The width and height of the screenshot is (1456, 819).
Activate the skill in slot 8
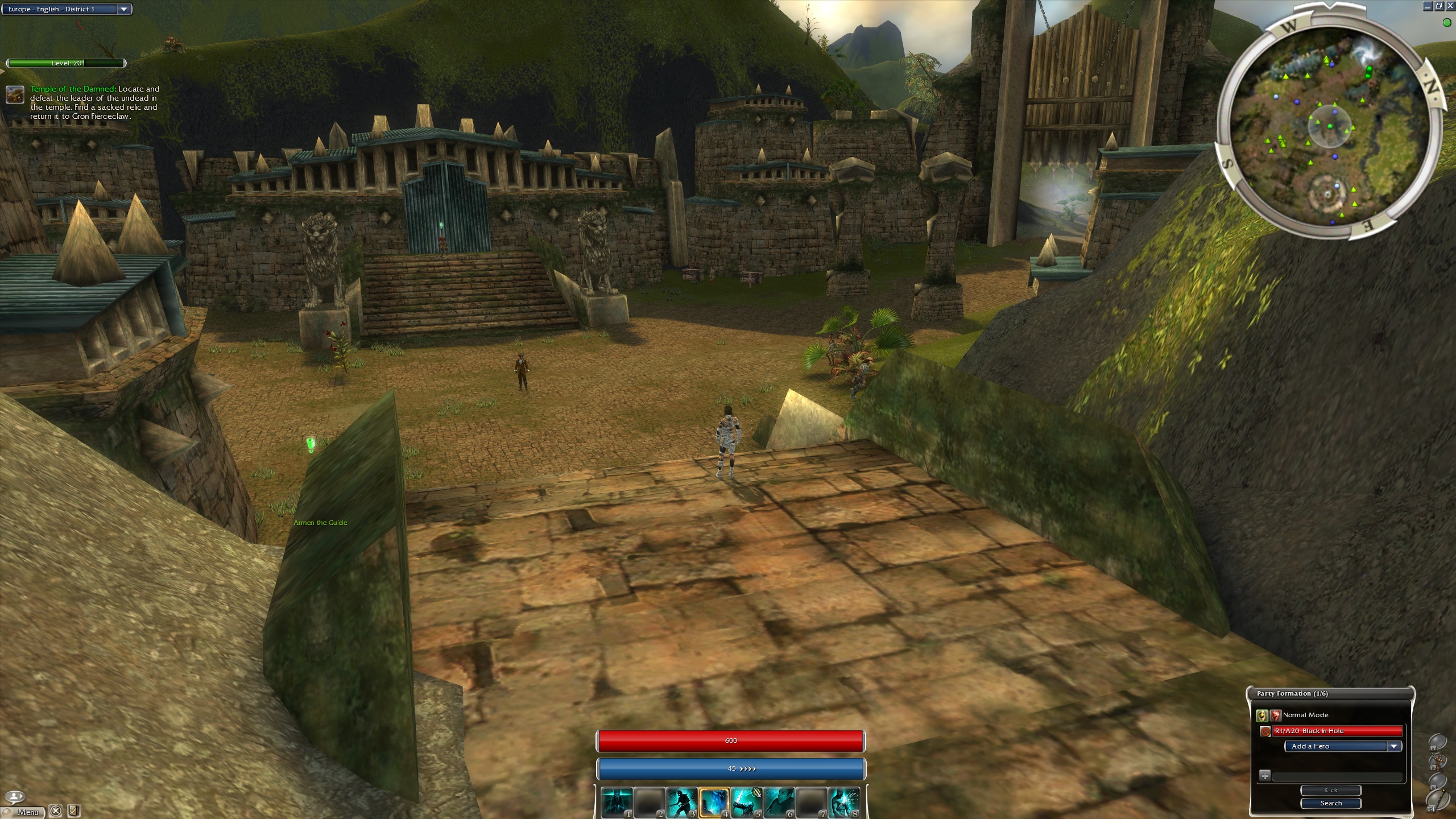point(844,803)
